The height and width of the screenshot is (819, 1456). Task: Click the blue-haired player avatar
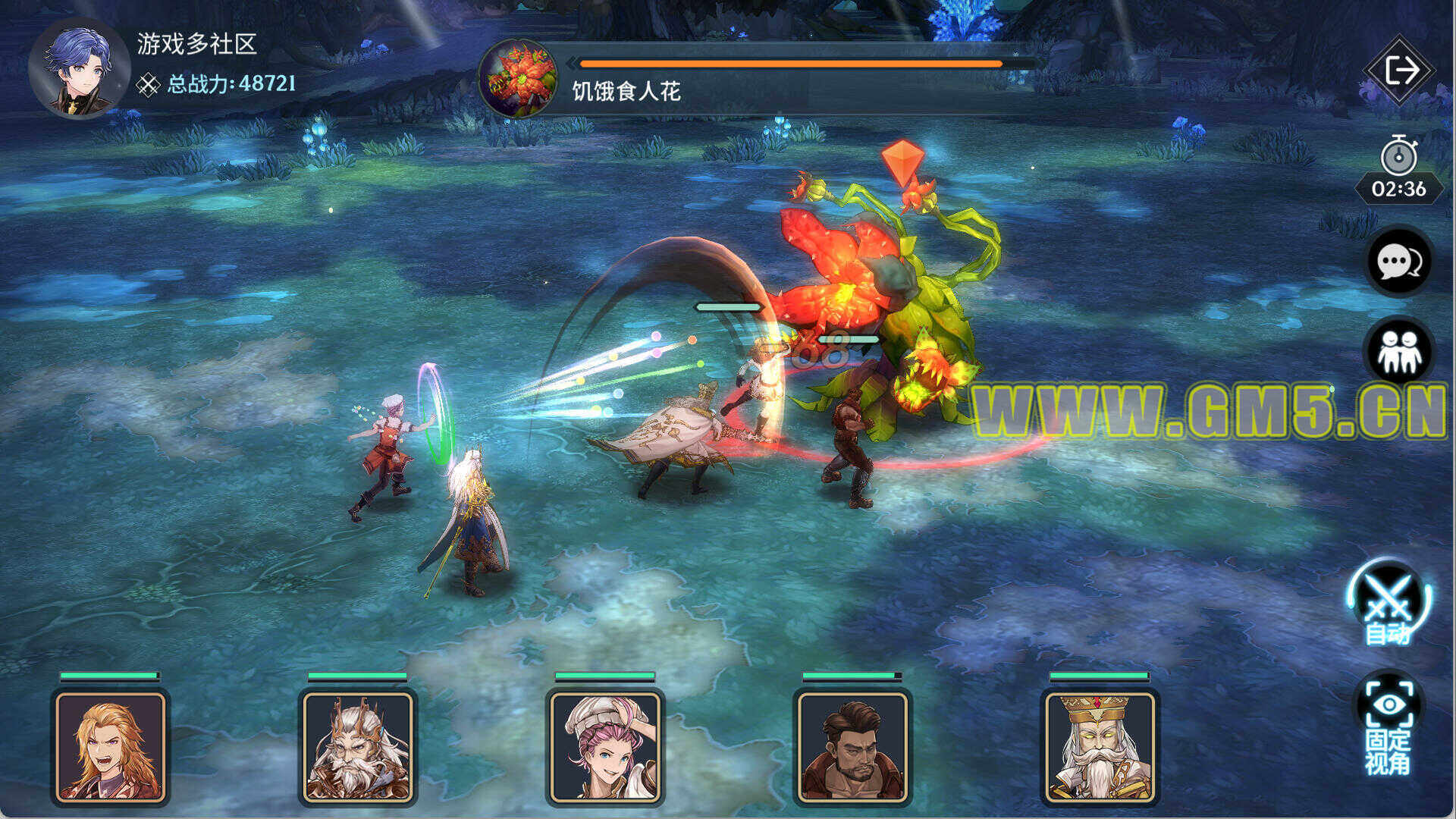[79, 70]
